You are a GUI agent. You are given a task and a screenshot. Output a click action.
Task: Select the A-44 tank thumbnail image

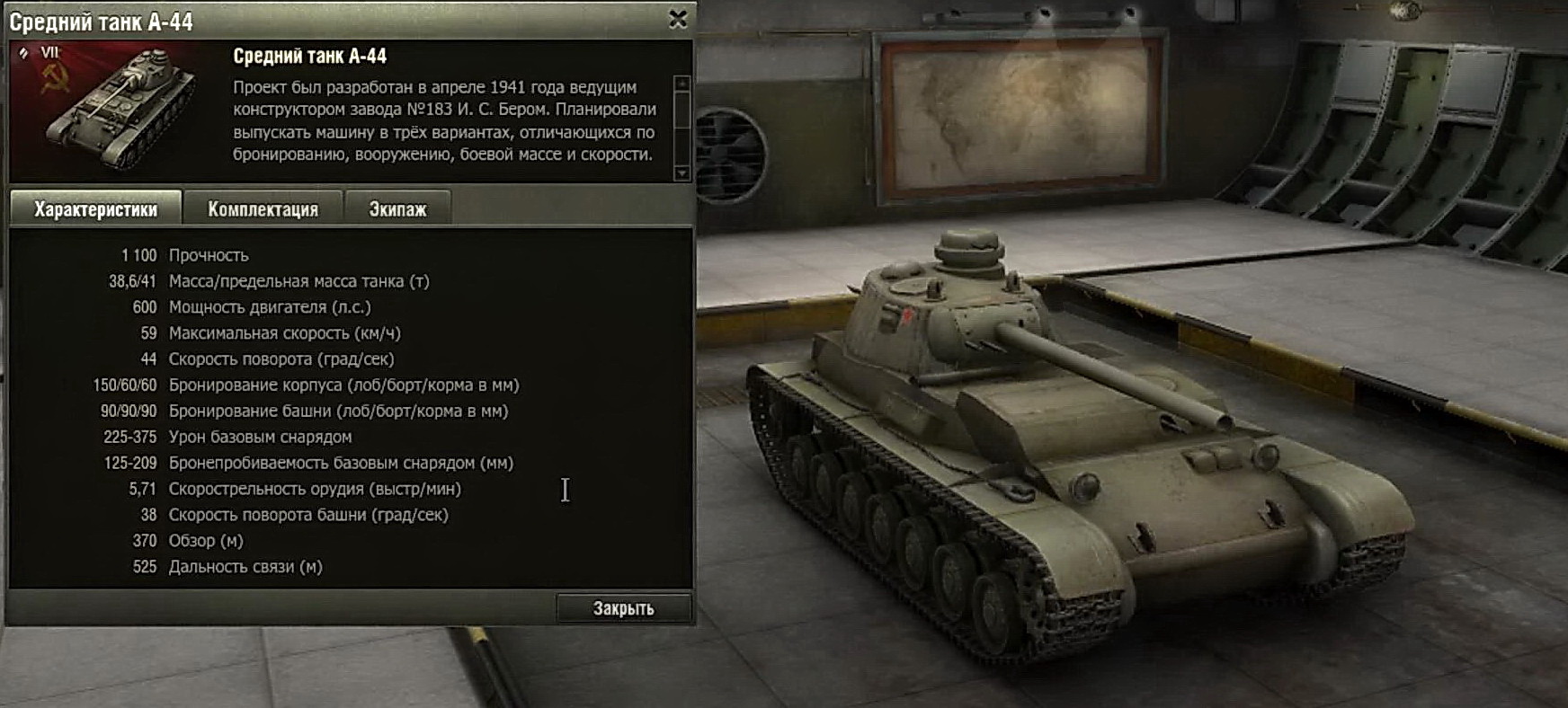118,110
